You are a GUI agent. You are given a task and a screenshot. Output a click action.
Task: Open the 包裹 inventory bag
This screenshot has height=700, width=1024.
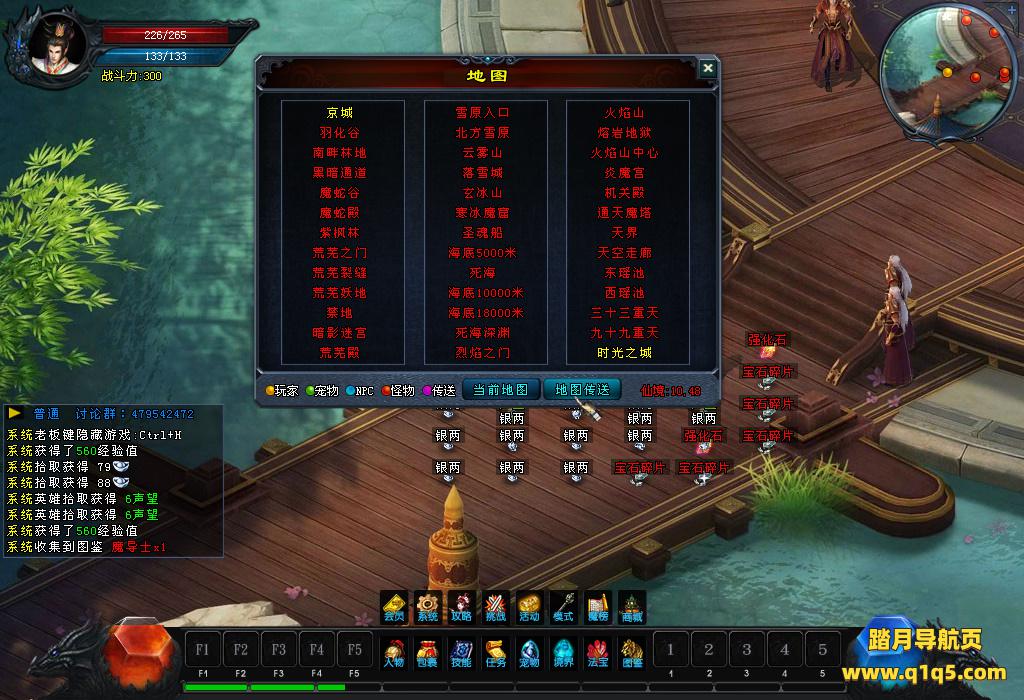click(427, 652)
